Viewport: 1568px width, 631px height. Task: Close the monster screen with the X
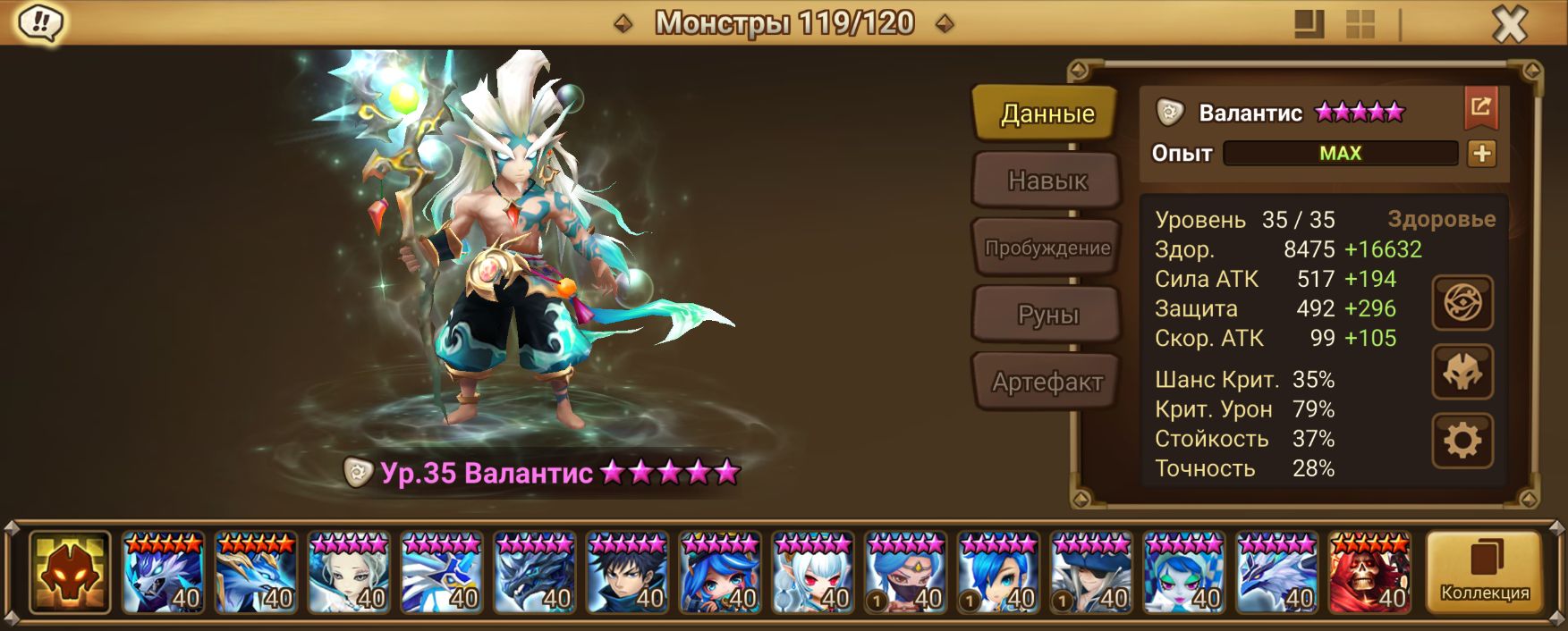[x=1510, y=24]
